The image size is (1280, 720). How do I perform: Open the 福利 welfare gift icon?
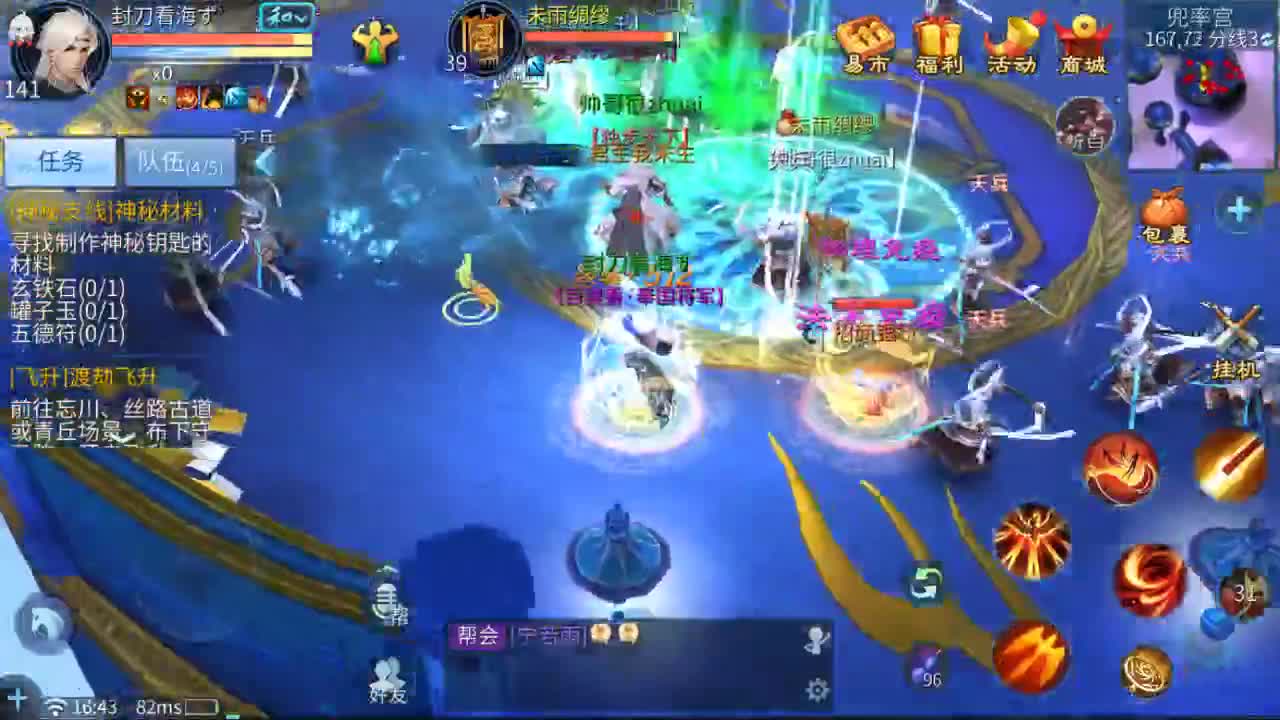(x=938, y=40)
